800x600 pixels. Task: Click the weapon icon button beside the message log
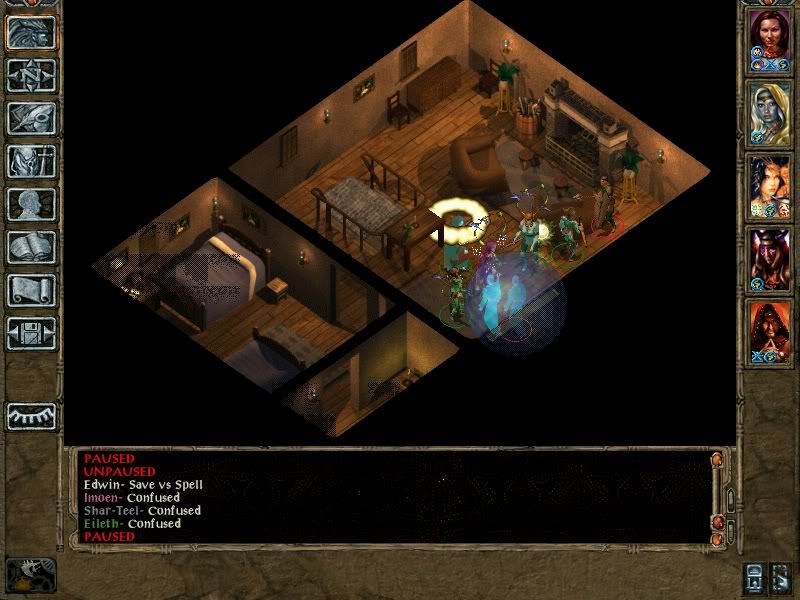coord(31,574)
